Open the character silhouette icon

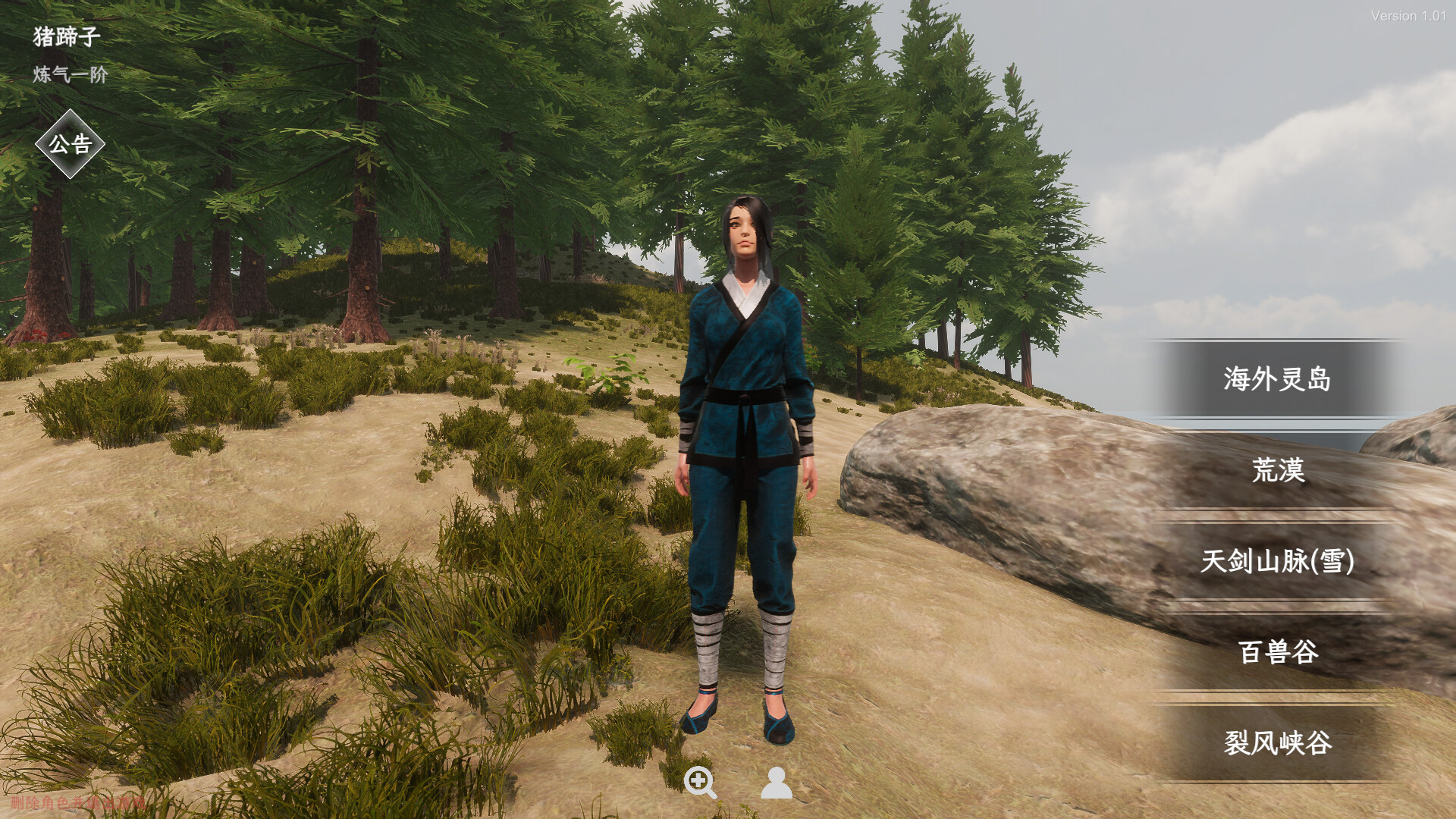pyautogui.click(x=776, y=783)
